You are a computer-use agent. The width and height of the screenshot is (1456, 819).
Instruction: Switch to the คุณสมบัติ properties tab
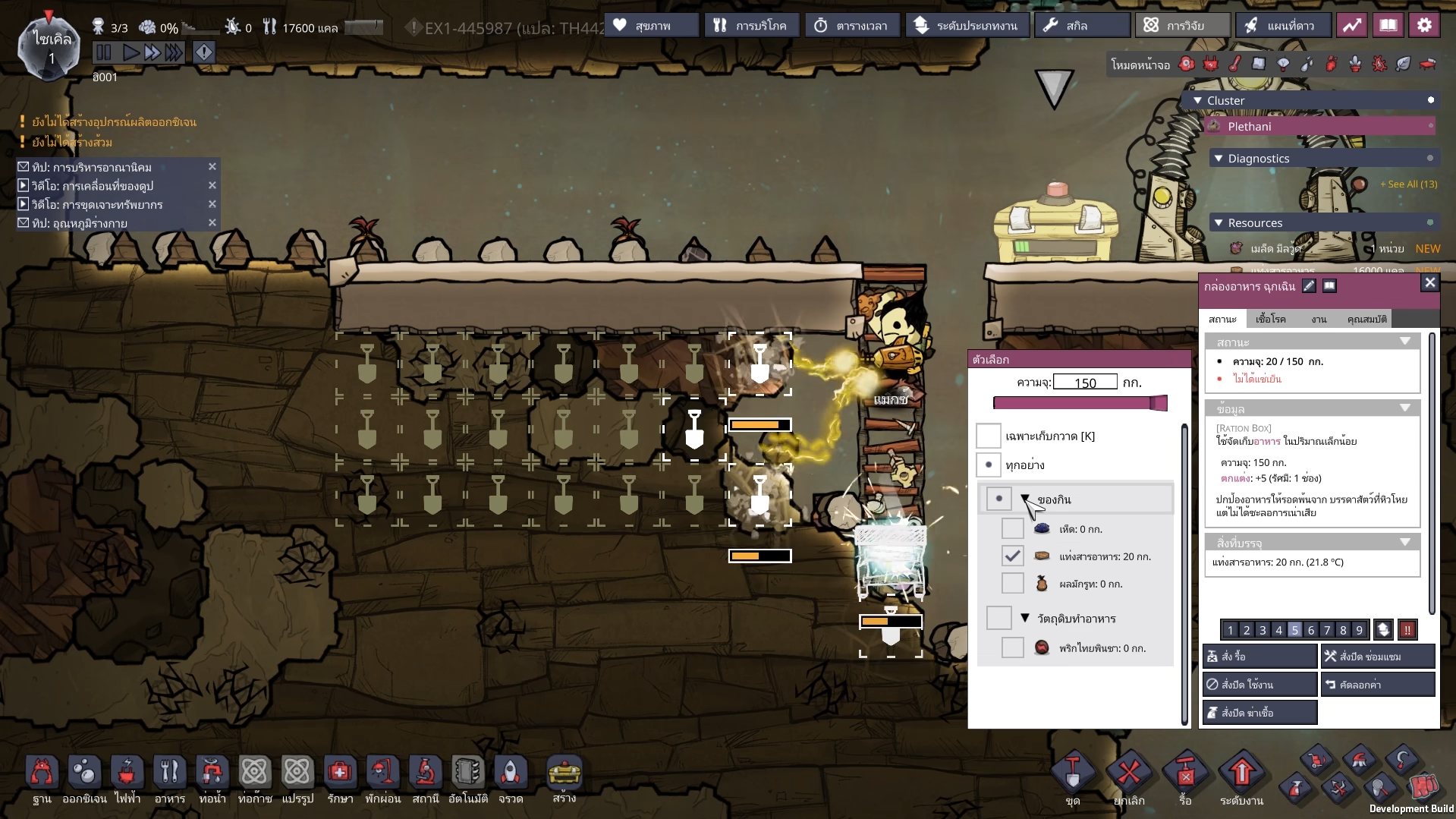click(x=1366, y=320)
